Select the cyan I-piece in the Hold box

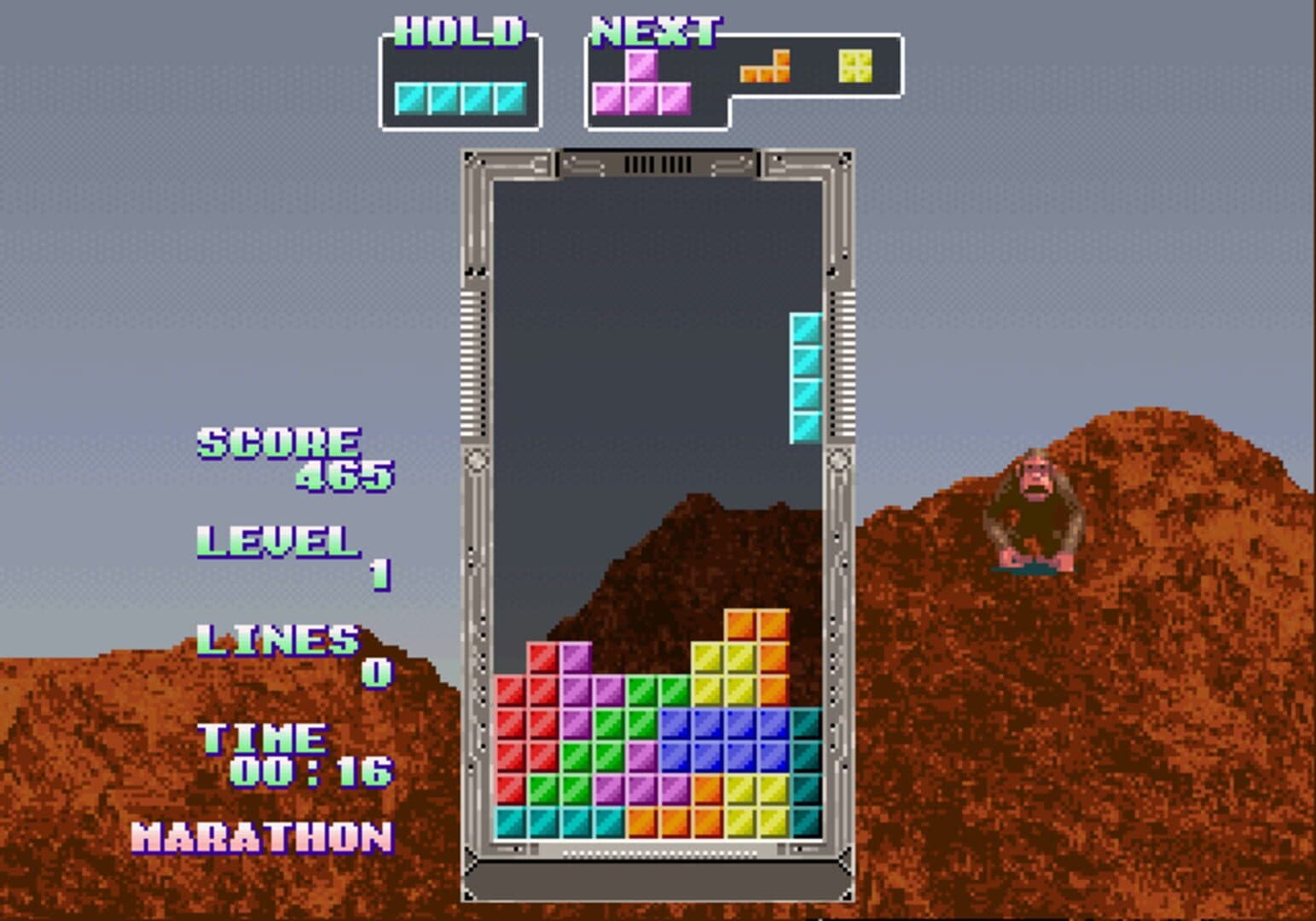click(x=460, y=99)
